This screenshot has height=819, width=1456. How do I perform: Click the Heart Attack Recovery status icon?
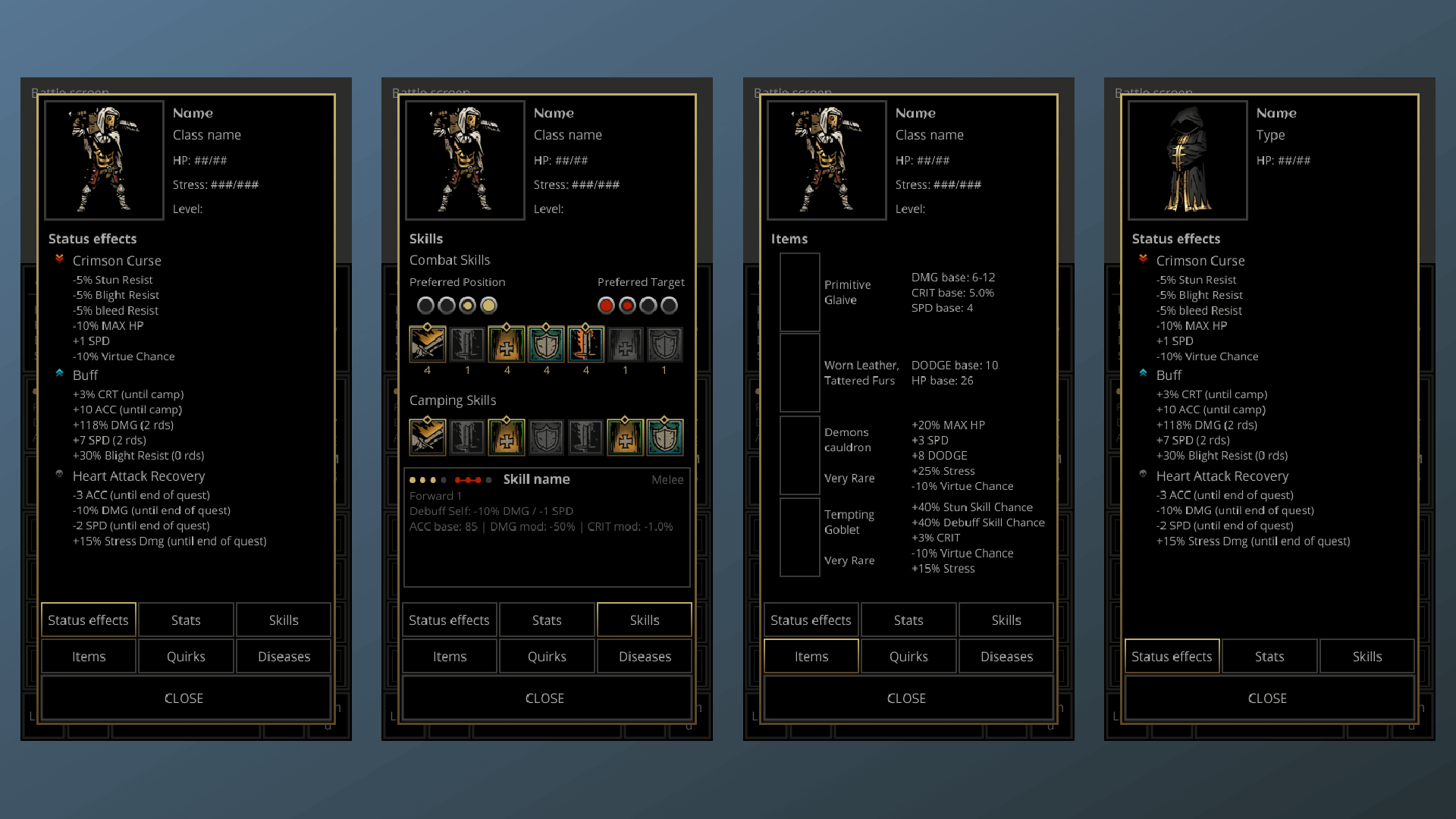coord(60,475)
